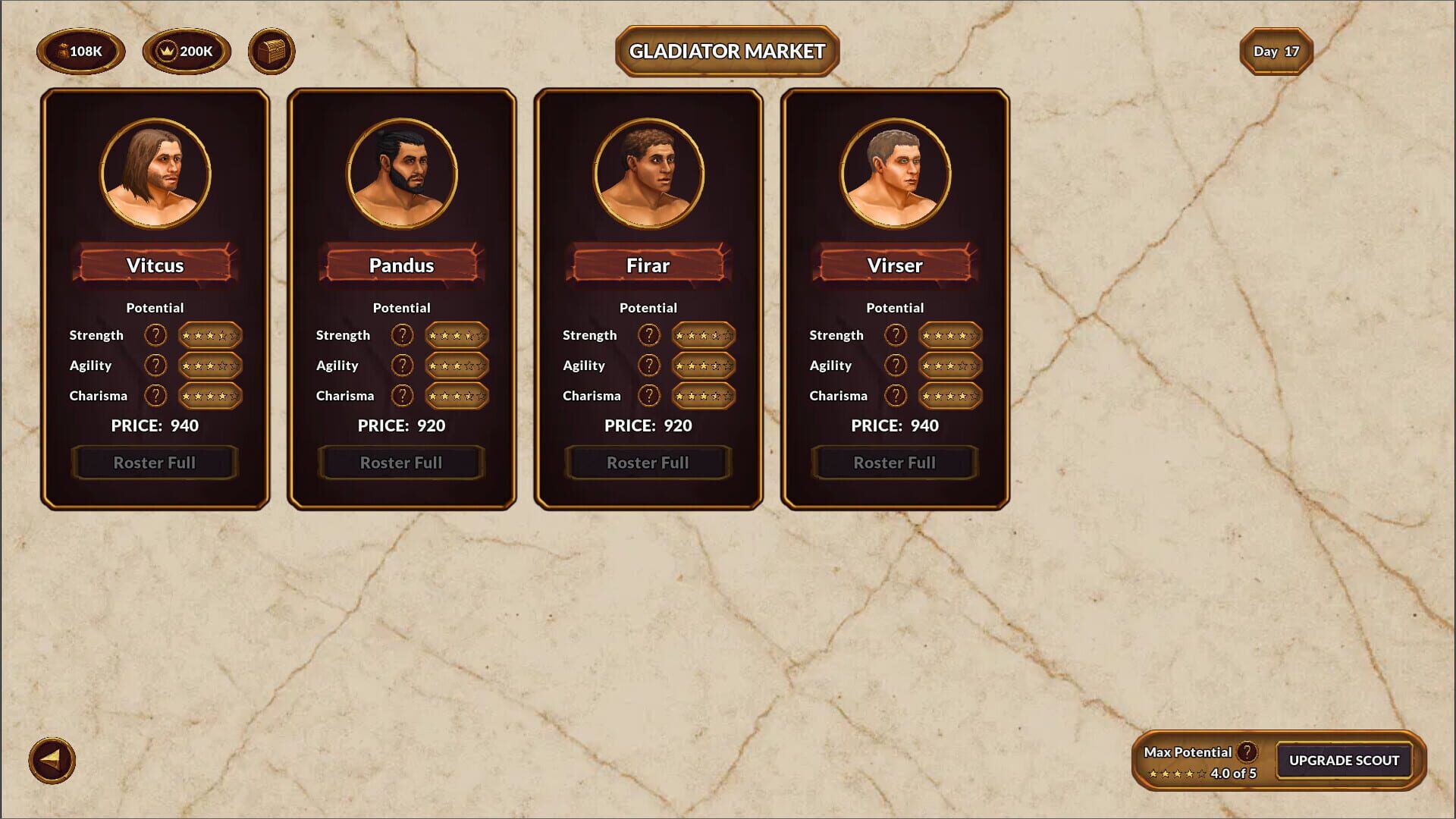Viewport: 1456px width, 819px height.
Task: Click the Roster Full button under Vitcus
Action: 155,463
